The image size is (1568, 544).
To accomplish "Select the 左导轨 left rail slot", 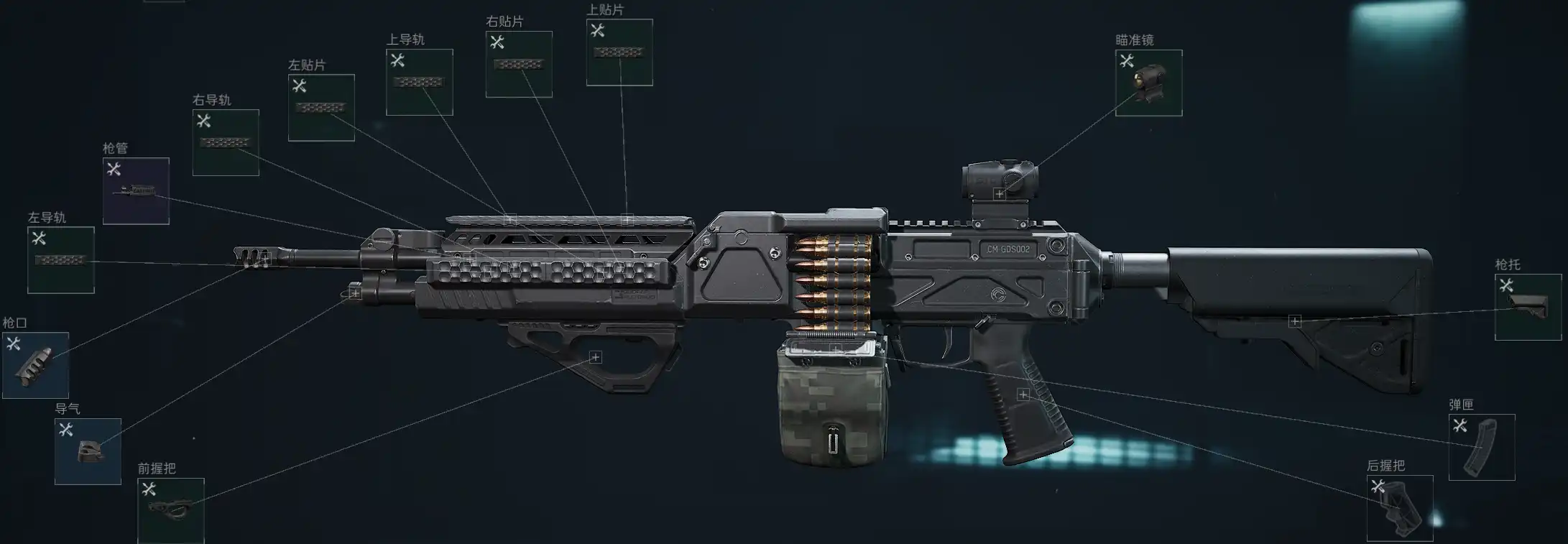I will (61, 259).
